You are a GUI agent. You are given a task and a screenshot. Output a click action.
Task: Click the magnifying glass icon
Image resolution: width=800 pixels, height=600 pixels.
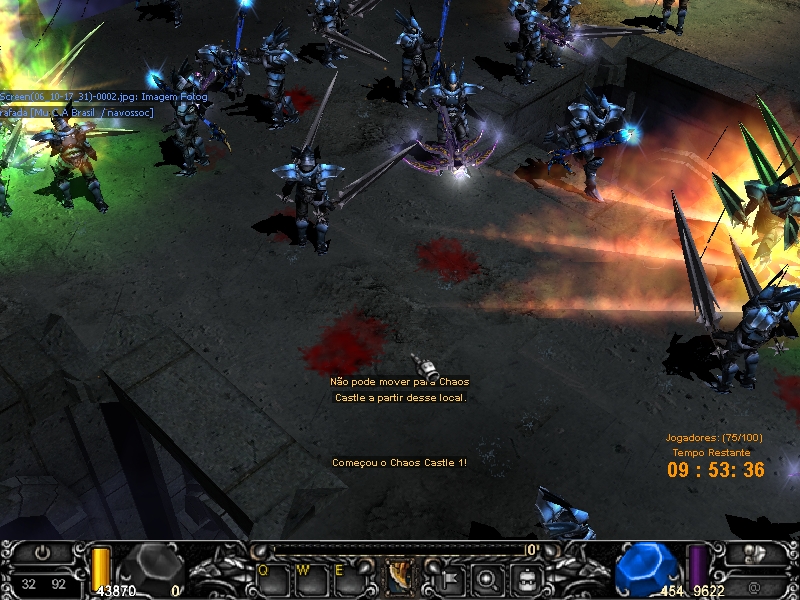[486, 577]
